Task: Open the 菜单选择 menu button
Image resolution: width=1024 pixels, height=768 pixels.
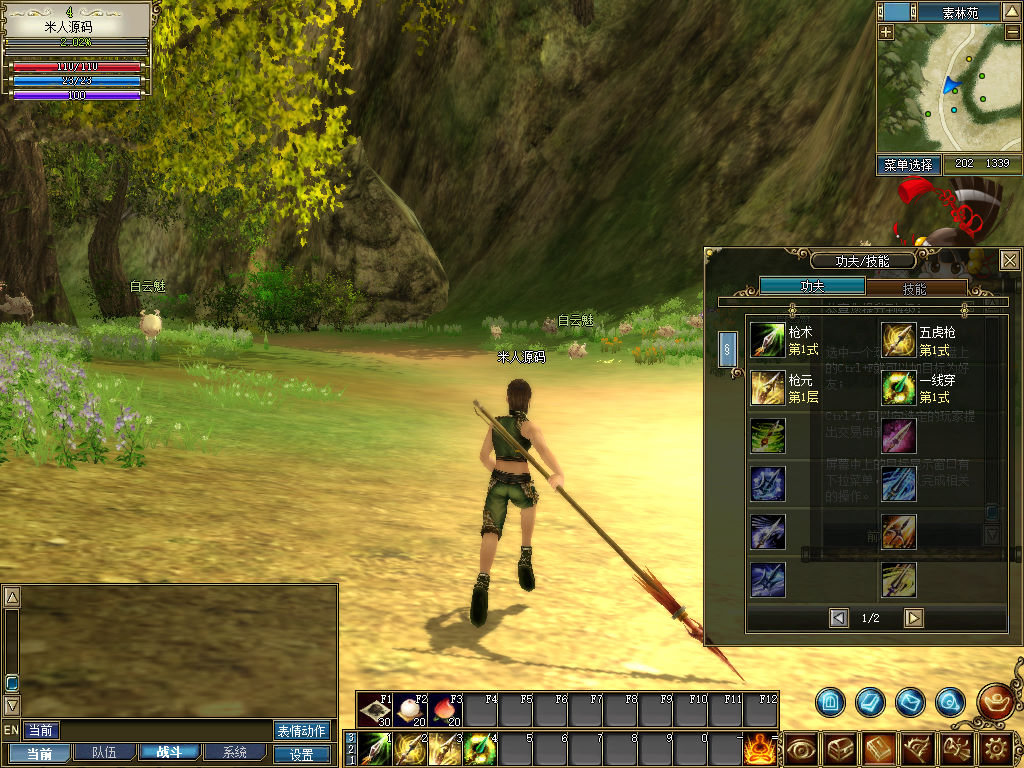Action: (x=909, y=164)
